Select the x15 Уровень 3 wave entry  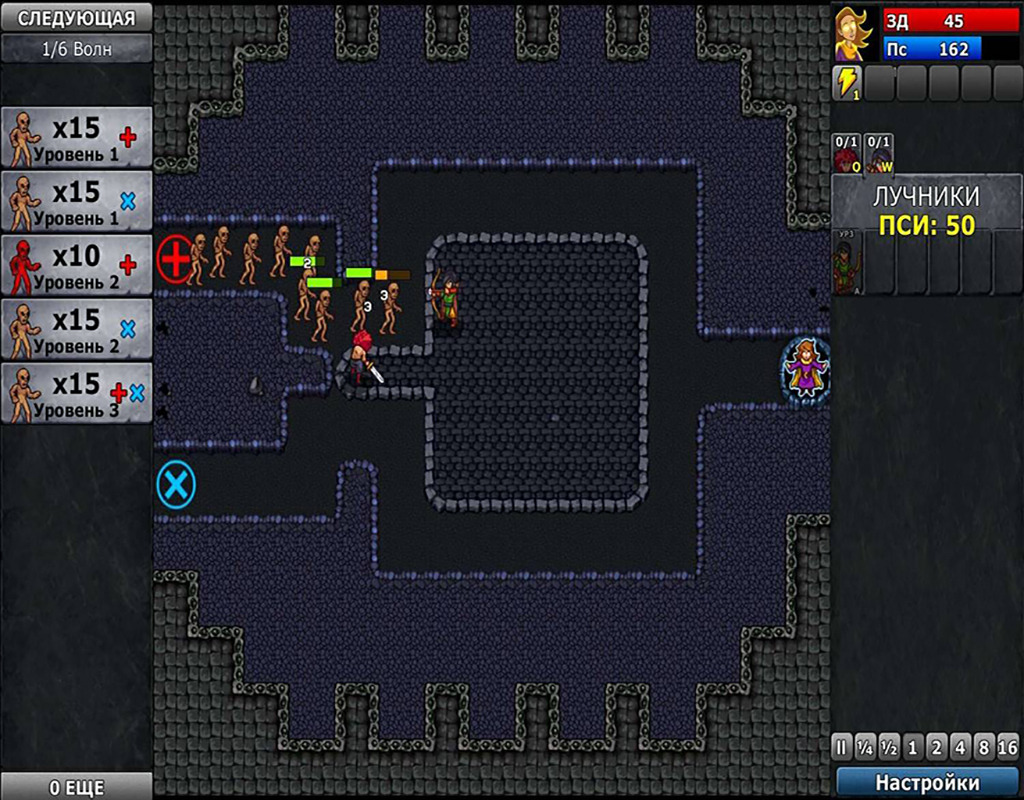(77, 393)
